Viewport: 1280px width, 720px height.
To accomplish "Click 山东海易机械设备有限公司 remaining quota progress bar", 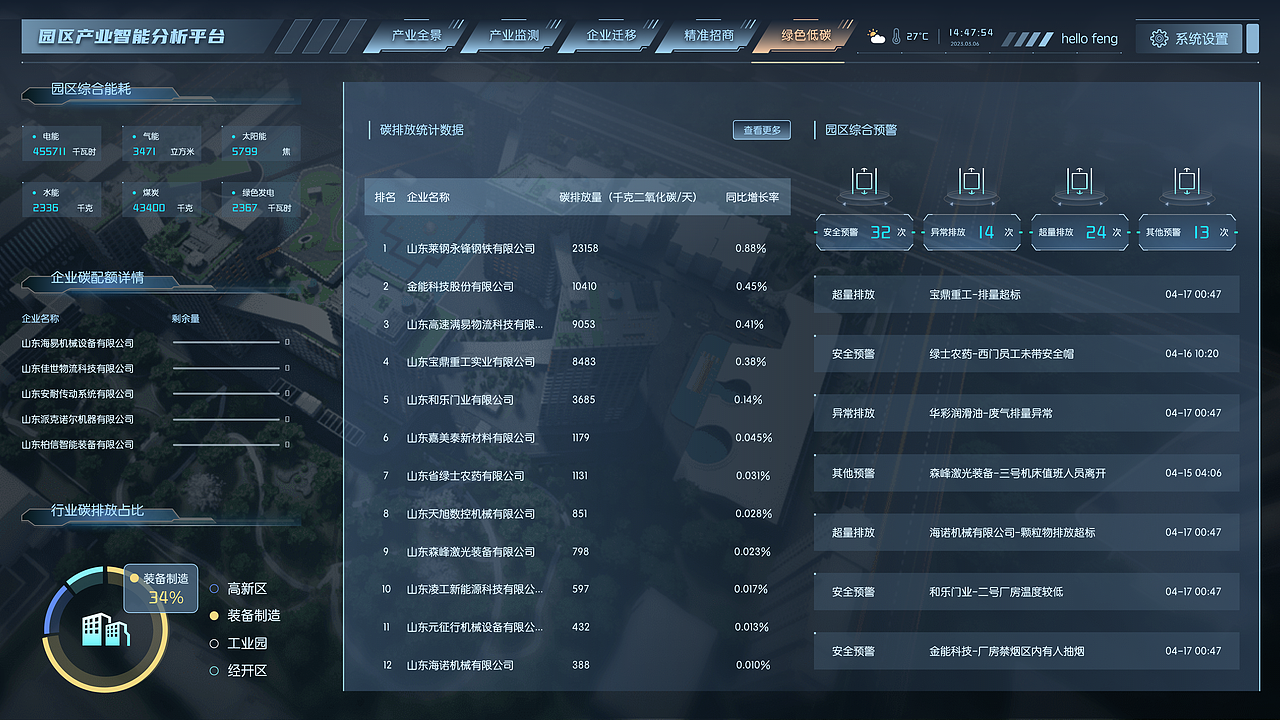I will click(227, 343).
